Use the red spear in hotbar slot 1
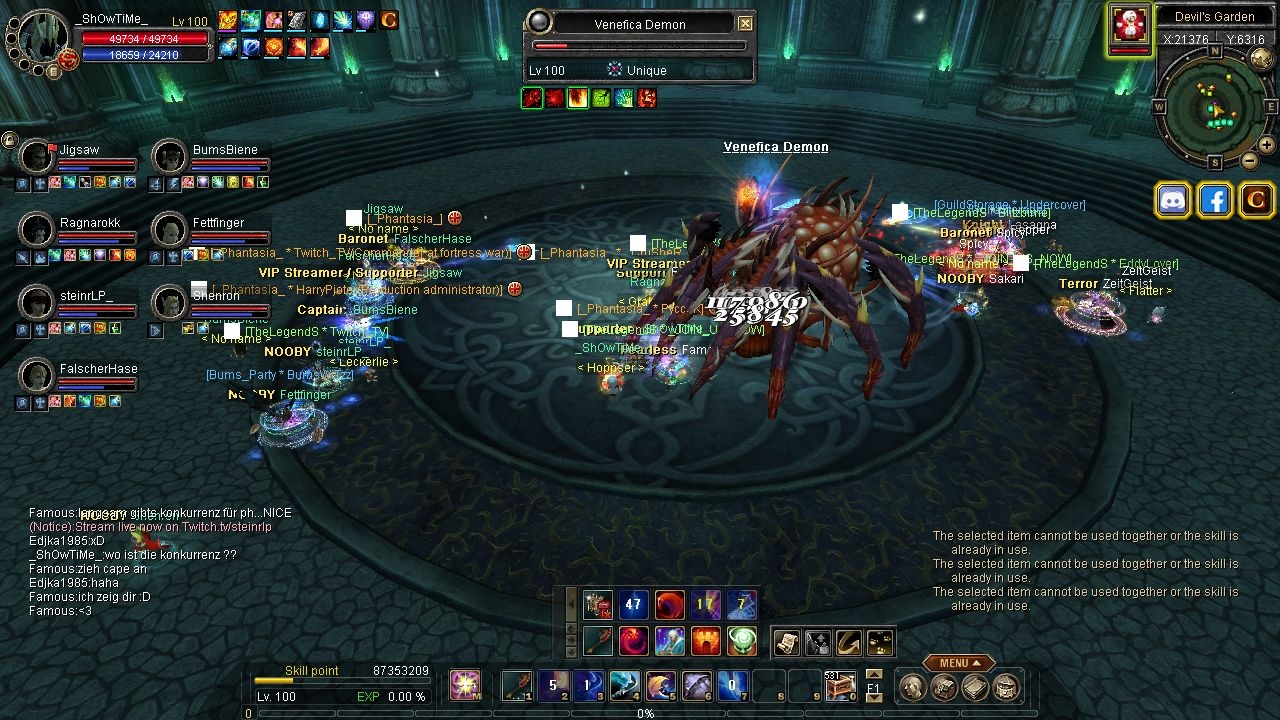1280x720 pixels. [x=517, y=685]
